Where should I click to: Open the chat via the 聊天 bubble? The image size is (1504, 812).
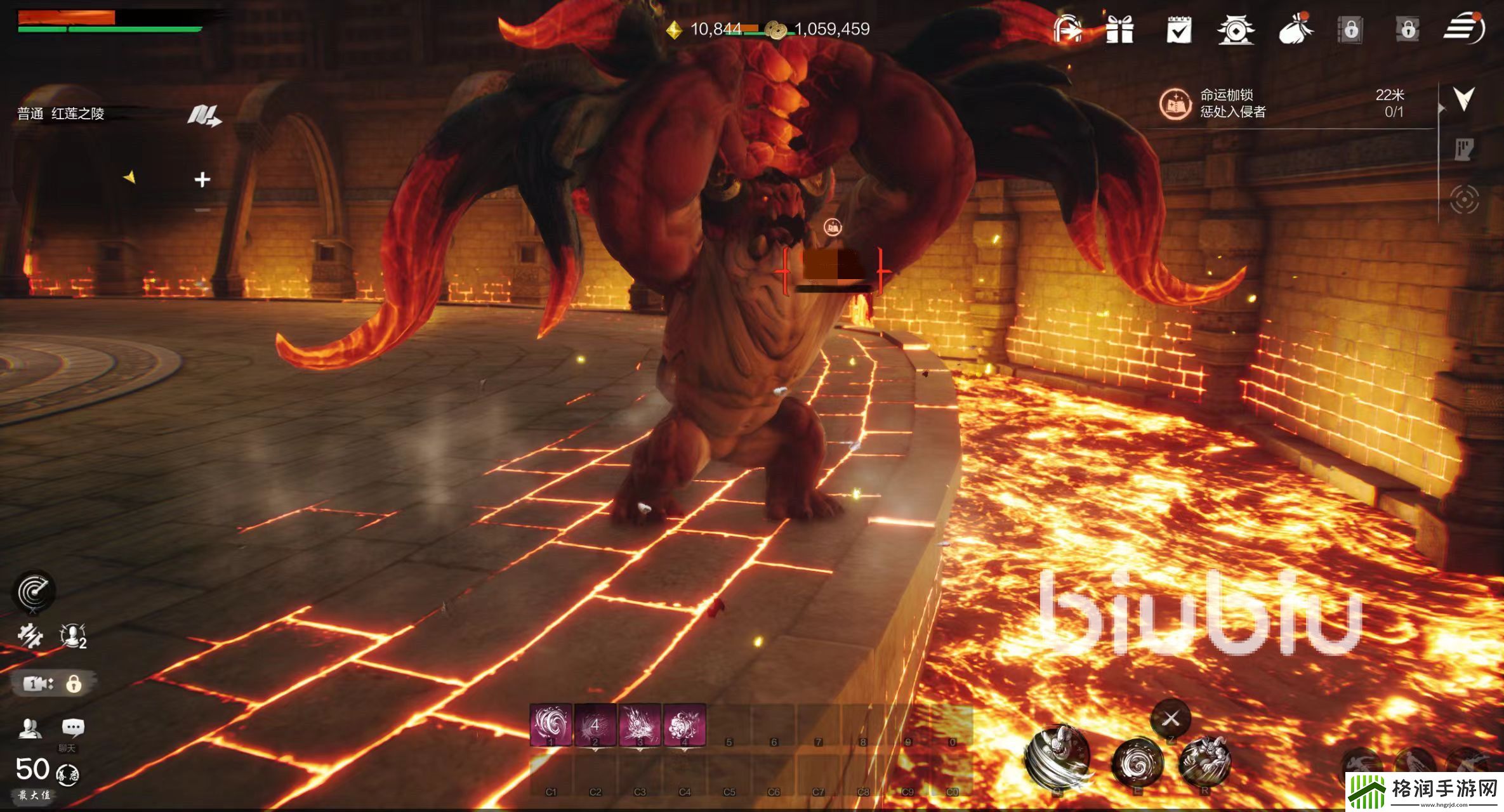[73, 728]
